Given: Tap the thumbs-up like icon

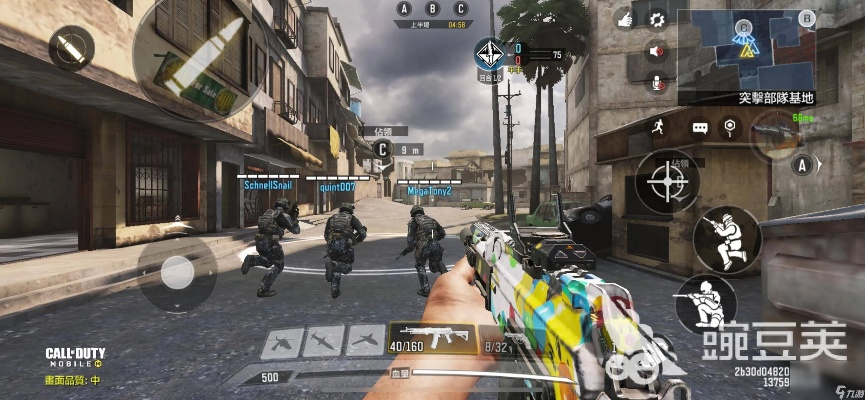Looking at the screenshot, I should [x=626, y=18].
